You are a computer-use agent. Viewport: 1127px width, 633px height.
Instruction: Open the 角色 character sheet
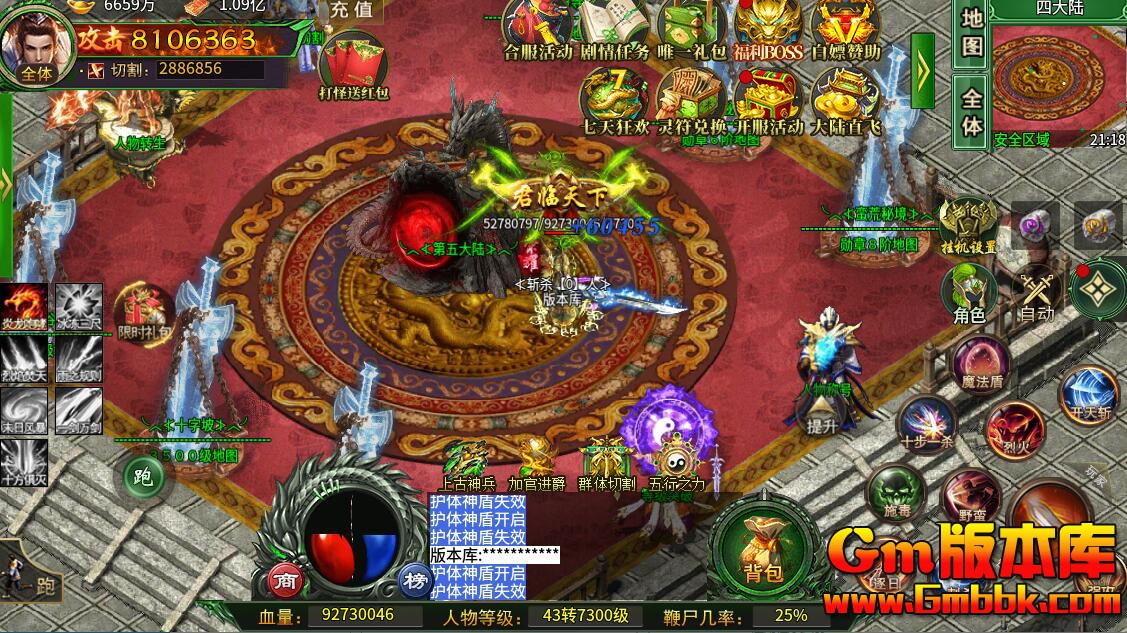[x=968, y=294]
